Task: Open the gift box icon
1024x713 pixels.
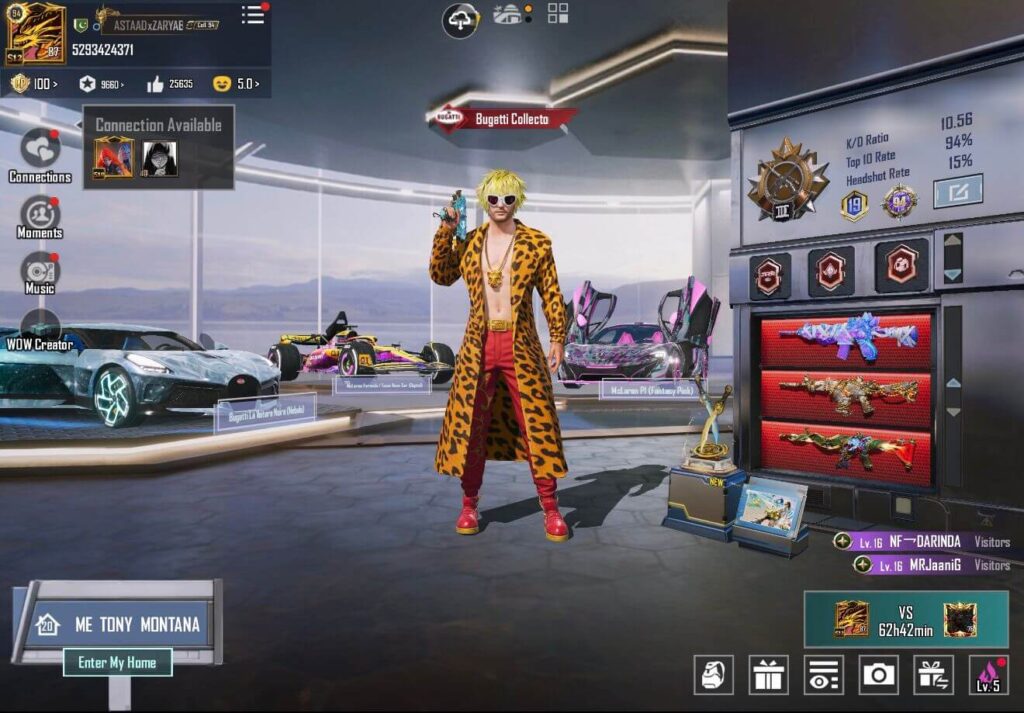Action: point(769,675)
